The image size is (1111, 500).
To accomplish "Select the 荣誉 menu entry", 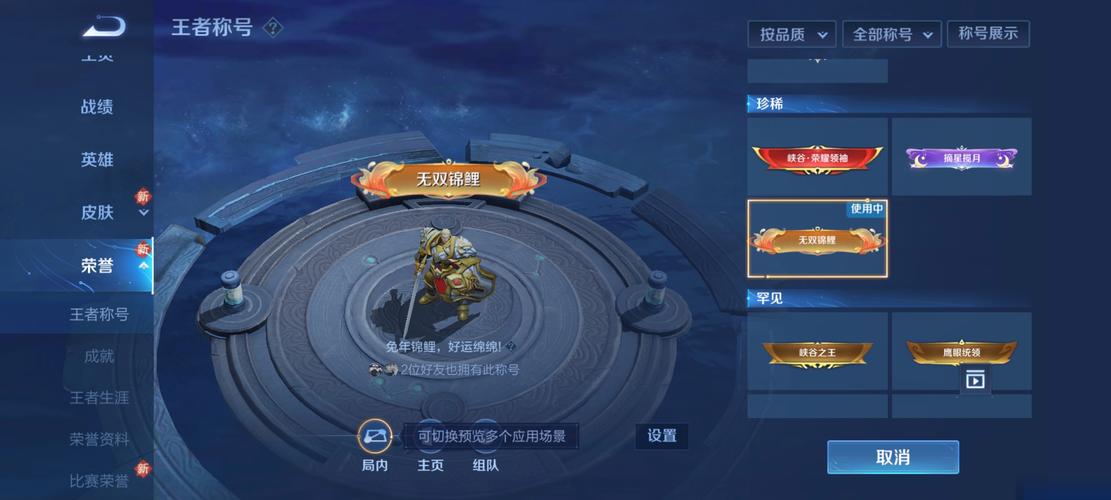I will 97,265.
